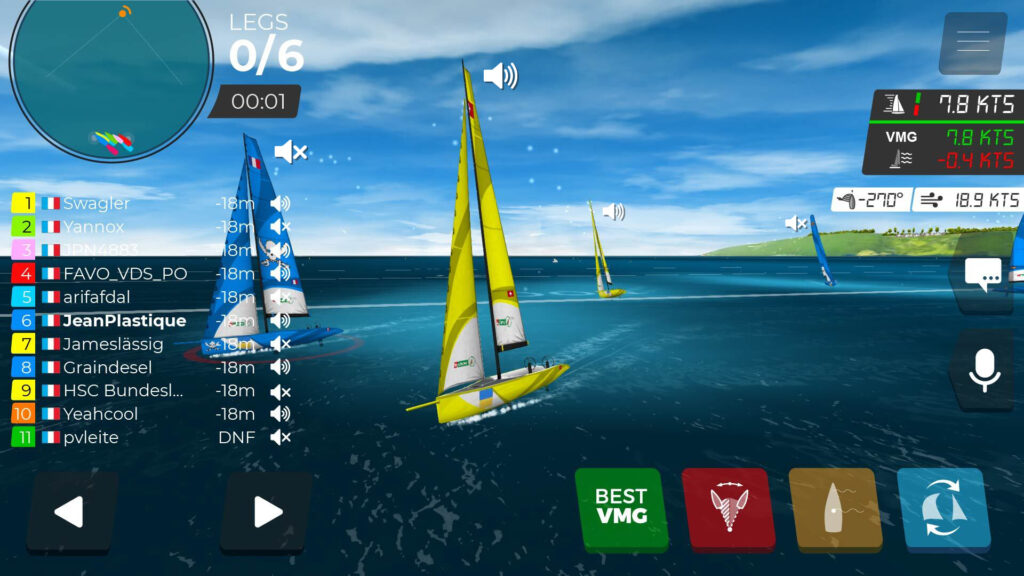
Task: Unmute pvleite in the ranking list
Action: (280, 437)
